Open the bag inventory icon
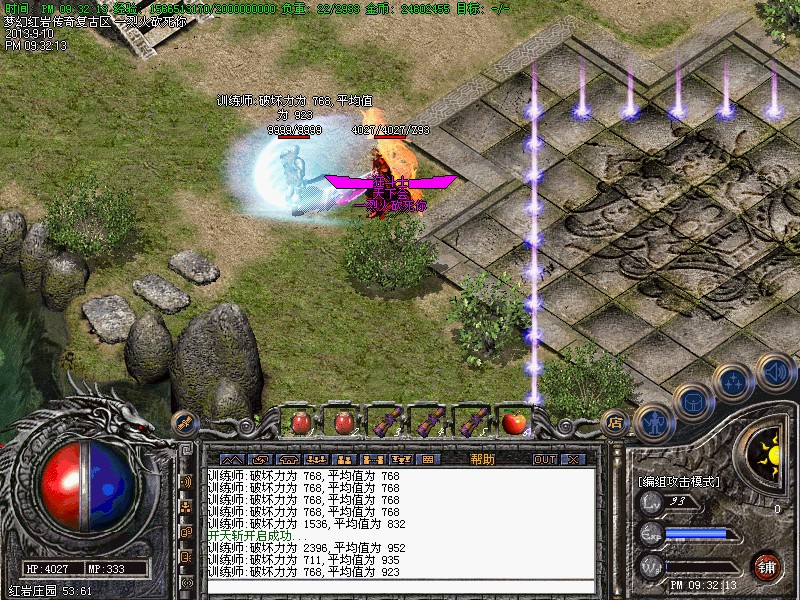The width and height of the screenshot is (800, 600). (692, 402)
